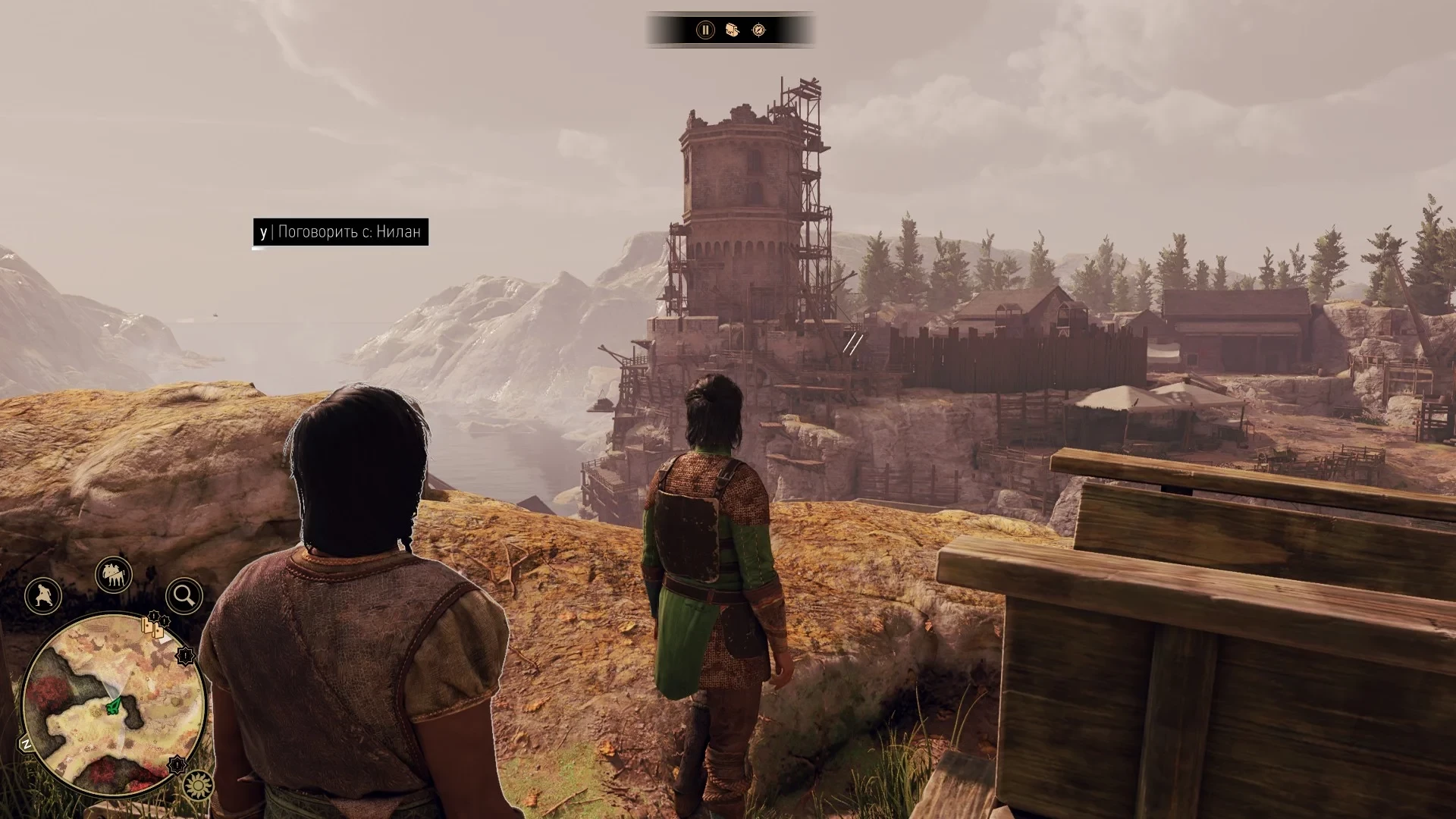Open the inventory bag icon
The width and height of the screenshot is (1456, 819).
pos(732,30)
